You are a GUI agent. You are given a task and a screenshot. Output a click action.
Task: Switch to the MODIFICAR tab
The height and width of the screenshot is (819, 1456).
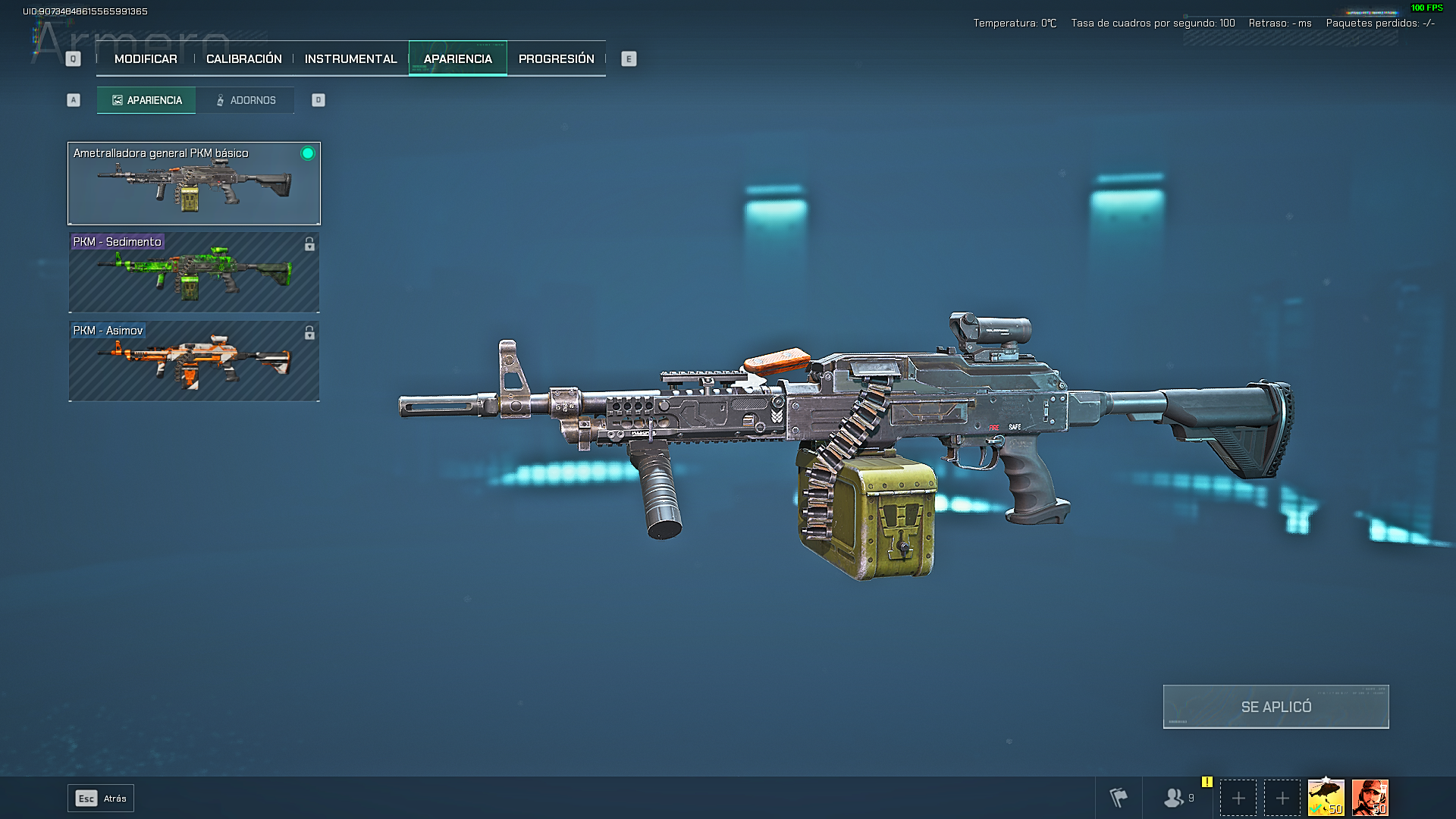pyautogui.click(x=144, y=58)
